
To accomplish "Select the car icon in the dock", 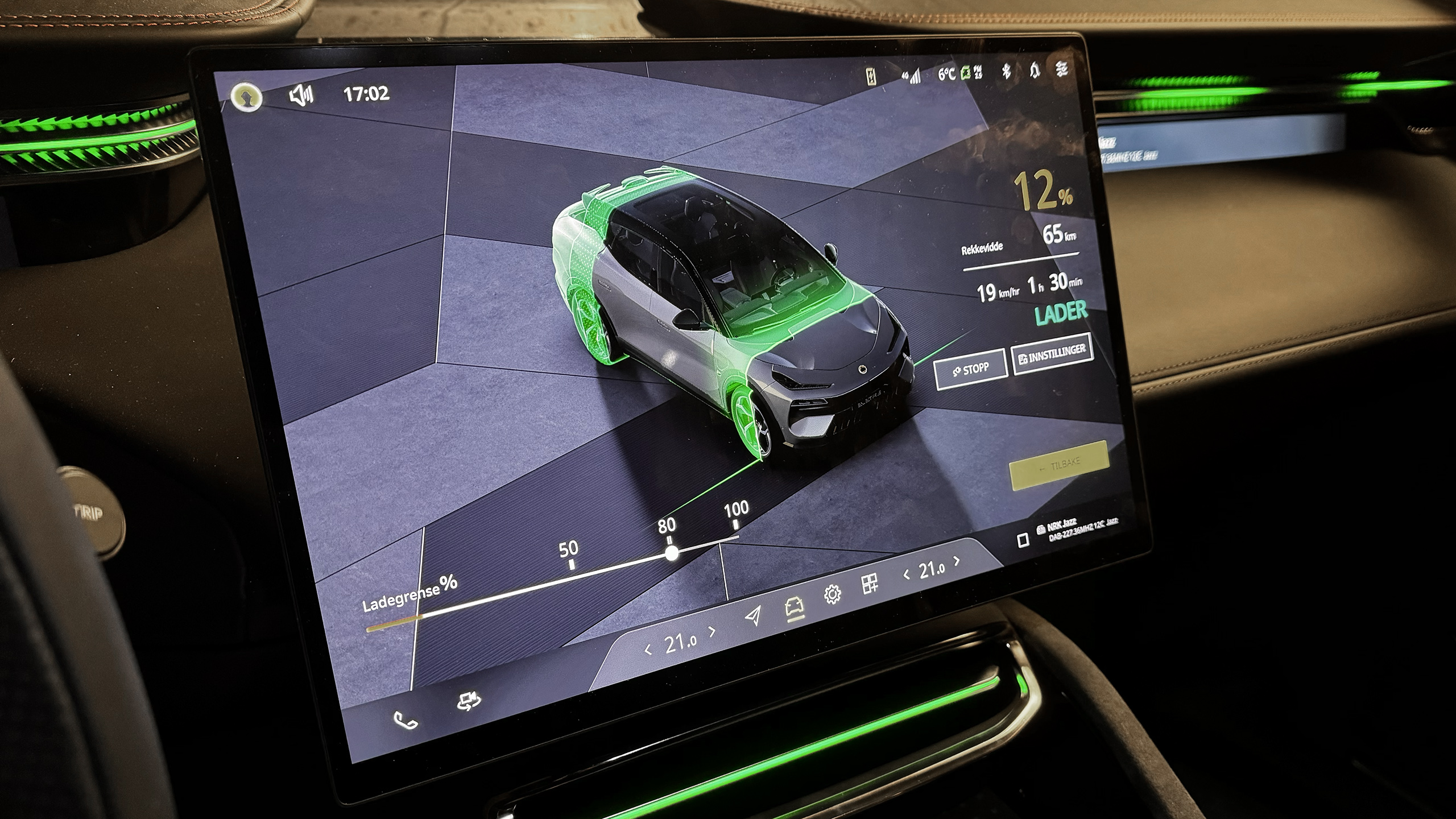I will [794, 606].
